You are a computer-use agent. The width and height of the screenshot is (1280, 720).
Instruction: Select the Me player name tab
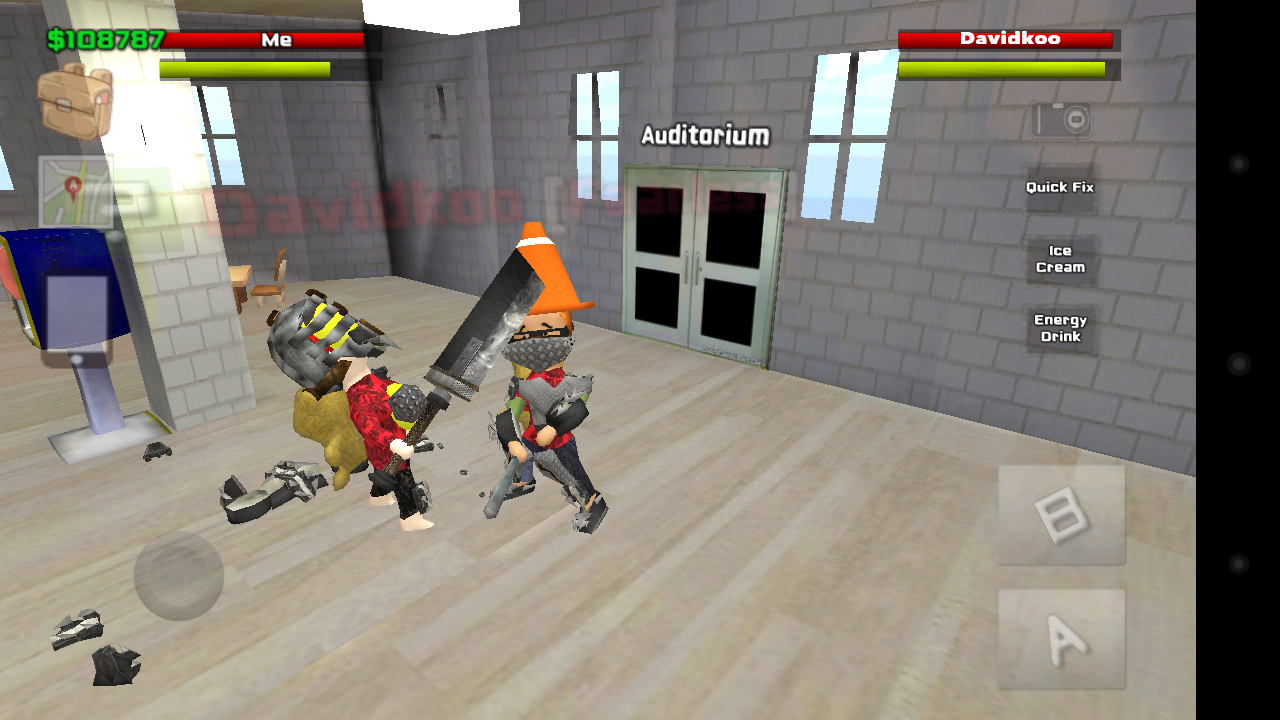[x=278, y=40]
